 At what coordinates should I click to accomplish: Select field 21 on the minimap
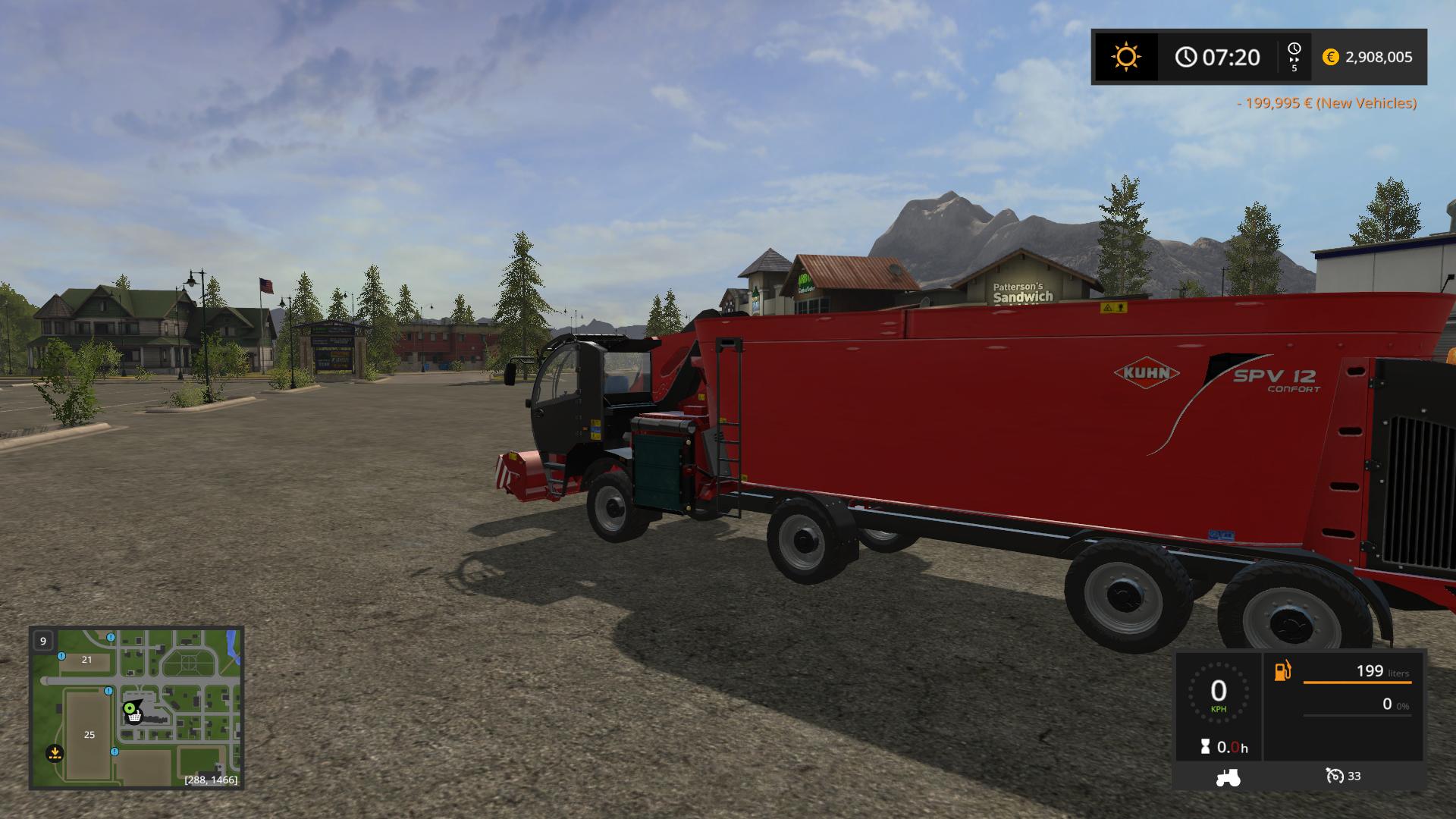[86, 660]
